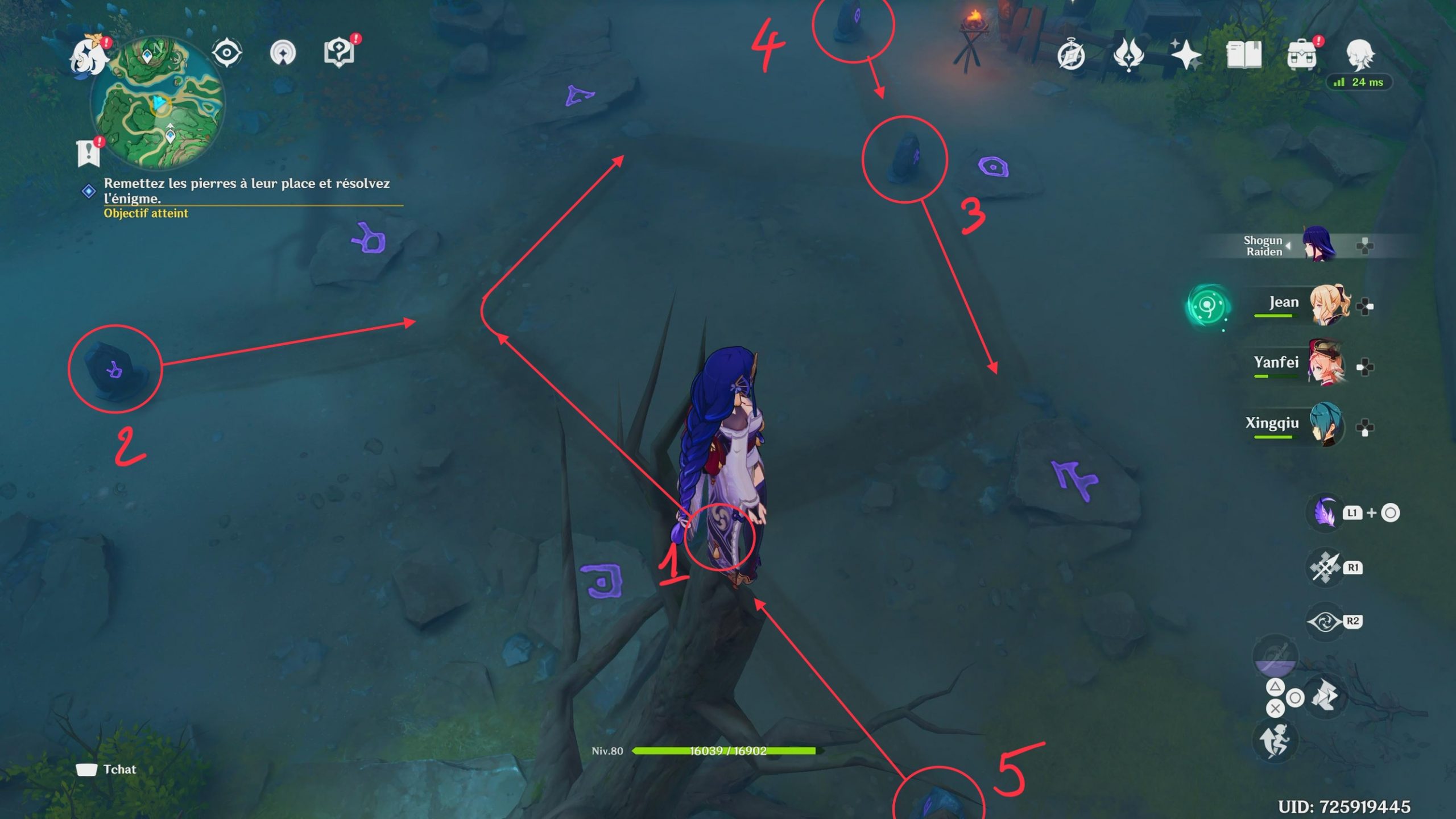Open the Tchat chat box
The image size is (1456, 819).
pyautogui.click(x=107, y=770)
